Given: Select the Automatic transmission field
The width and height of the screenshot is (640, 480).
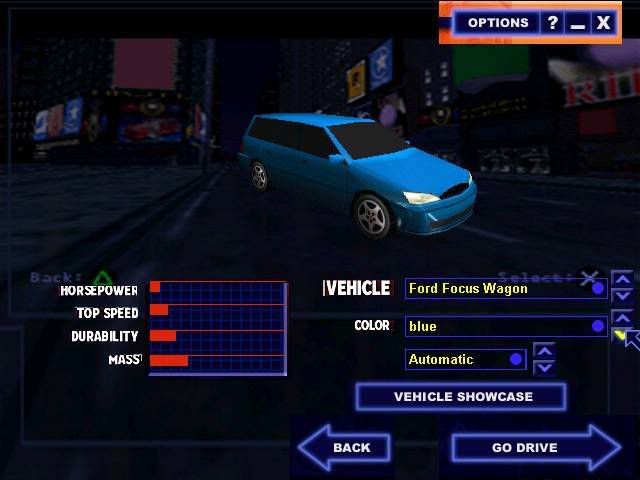Looking at the screenshot, I should click(465, 359).
